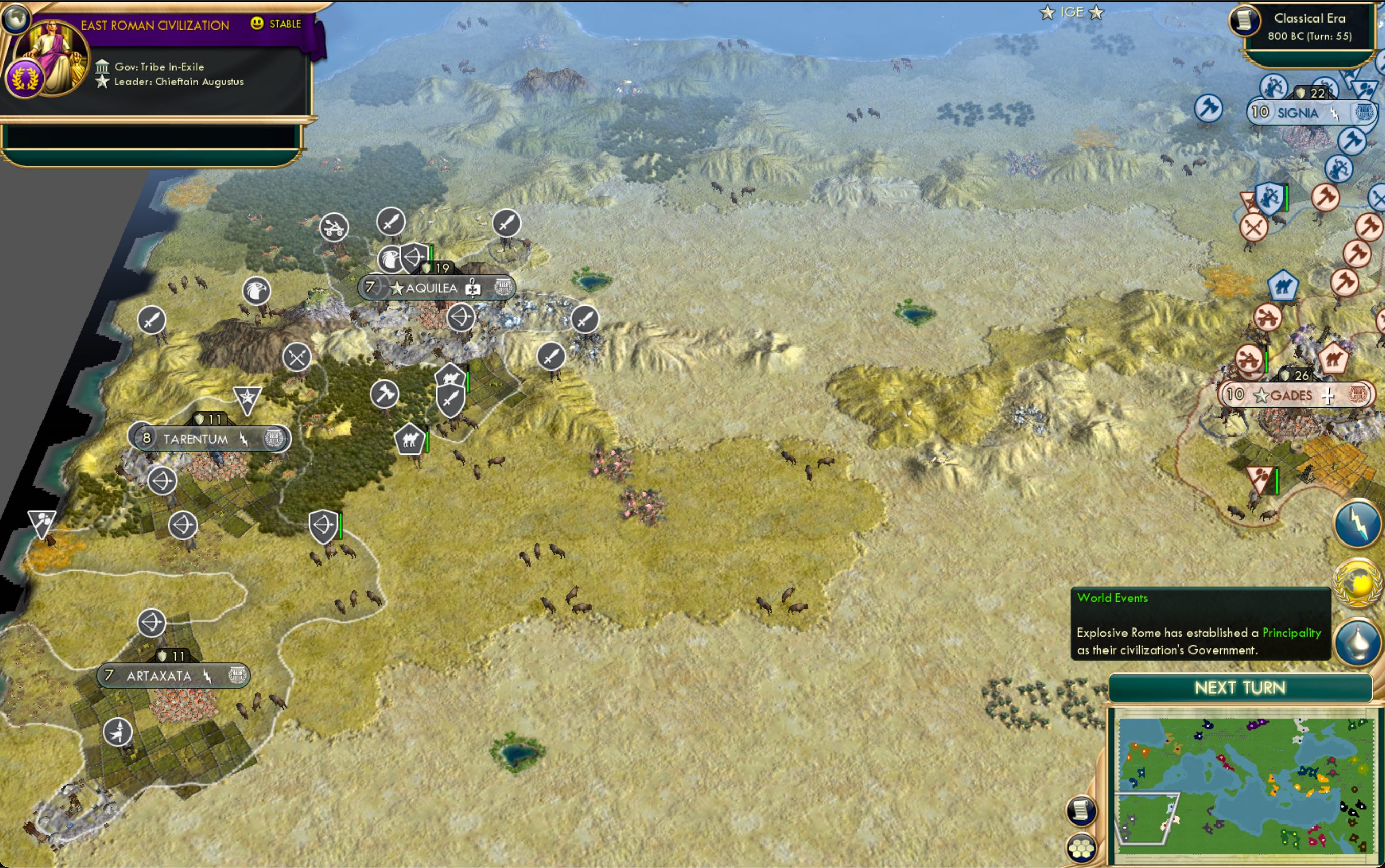This screenshot has height=868, width=1385.
Task: Click the lightning bolt war notification
Action: (1357, 525)
